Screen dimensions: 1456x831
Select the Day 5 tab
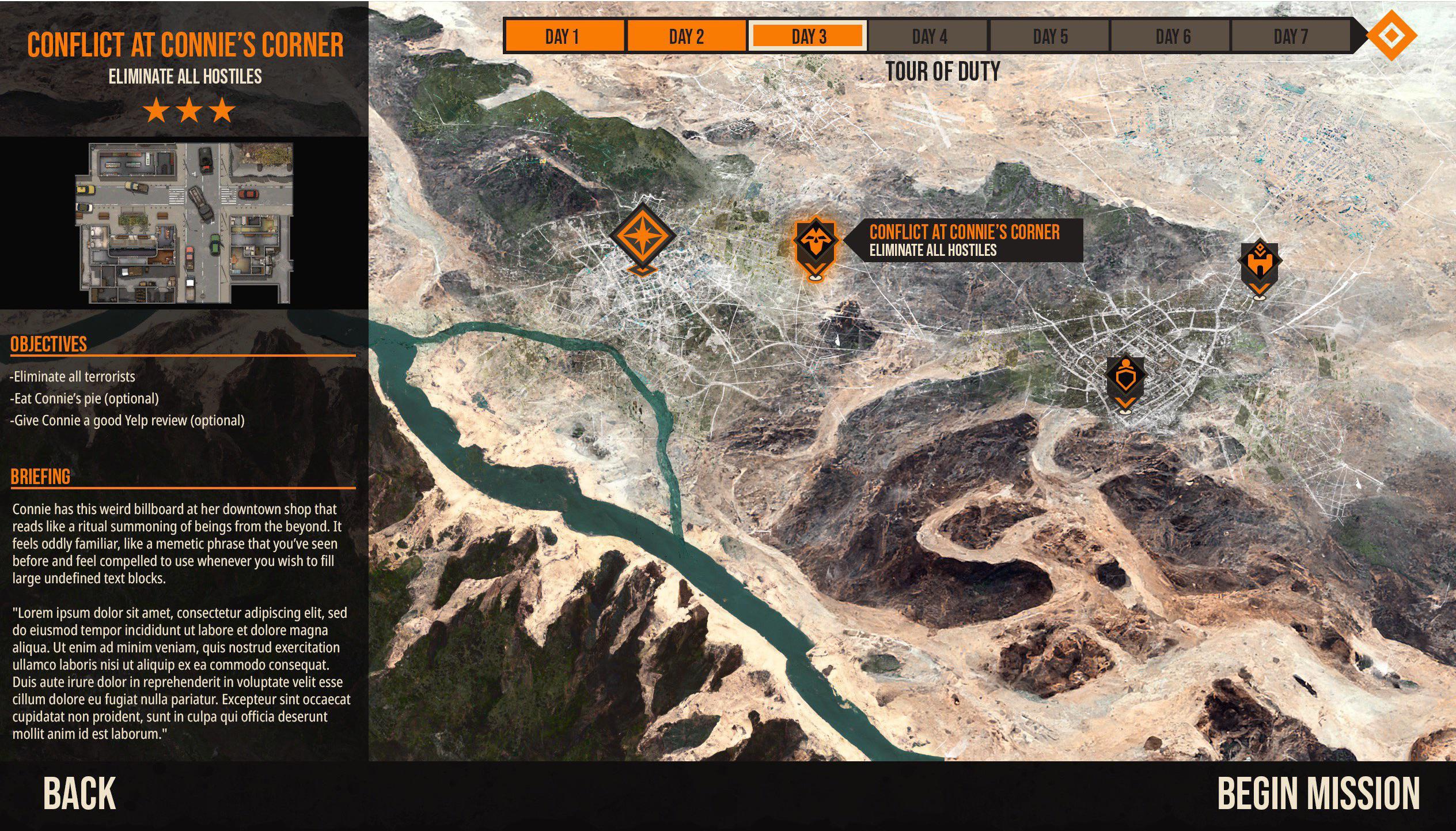pos(1050,37)
